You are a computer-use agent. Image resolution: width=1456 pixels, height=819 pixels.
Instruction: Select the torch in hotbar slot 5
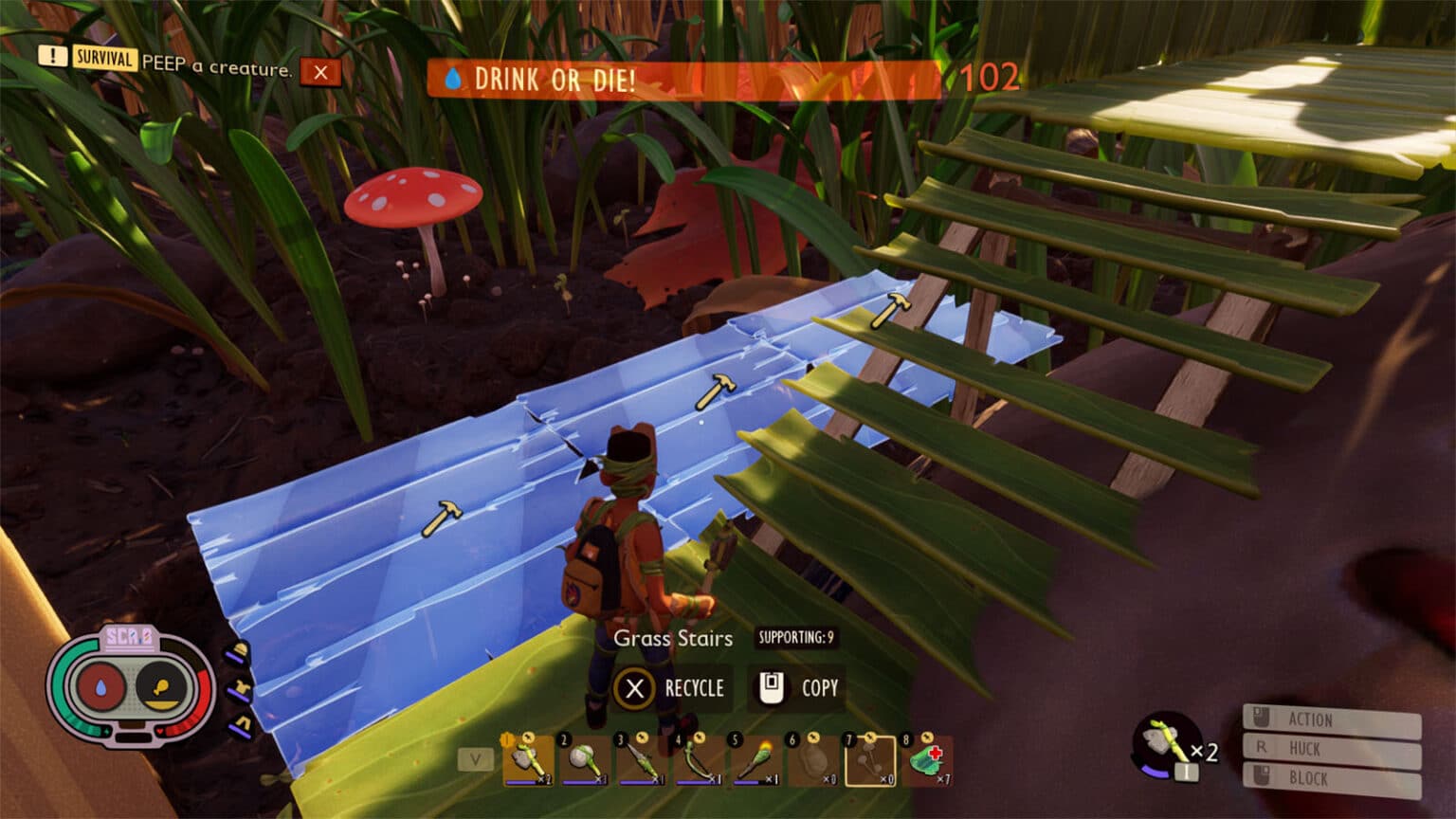(x=755, y=761)
